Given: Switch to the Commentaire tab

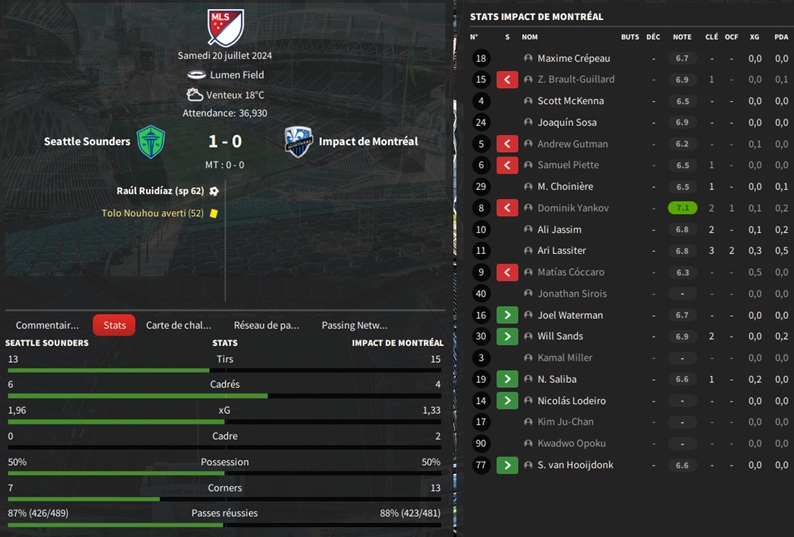Looking at the screenshot, I should point(47,325).
